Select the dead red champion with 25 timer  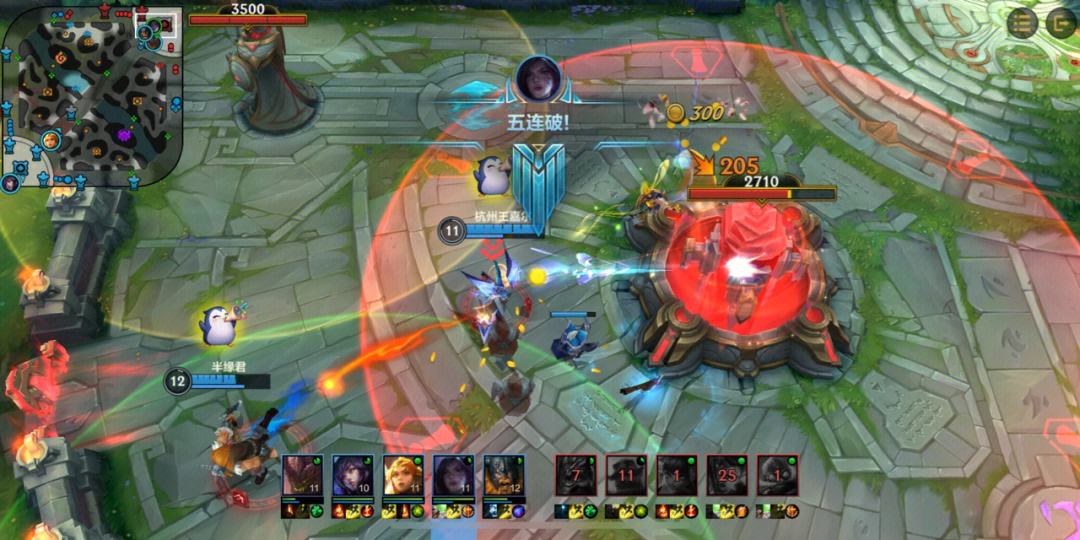[x=727, y=475]
